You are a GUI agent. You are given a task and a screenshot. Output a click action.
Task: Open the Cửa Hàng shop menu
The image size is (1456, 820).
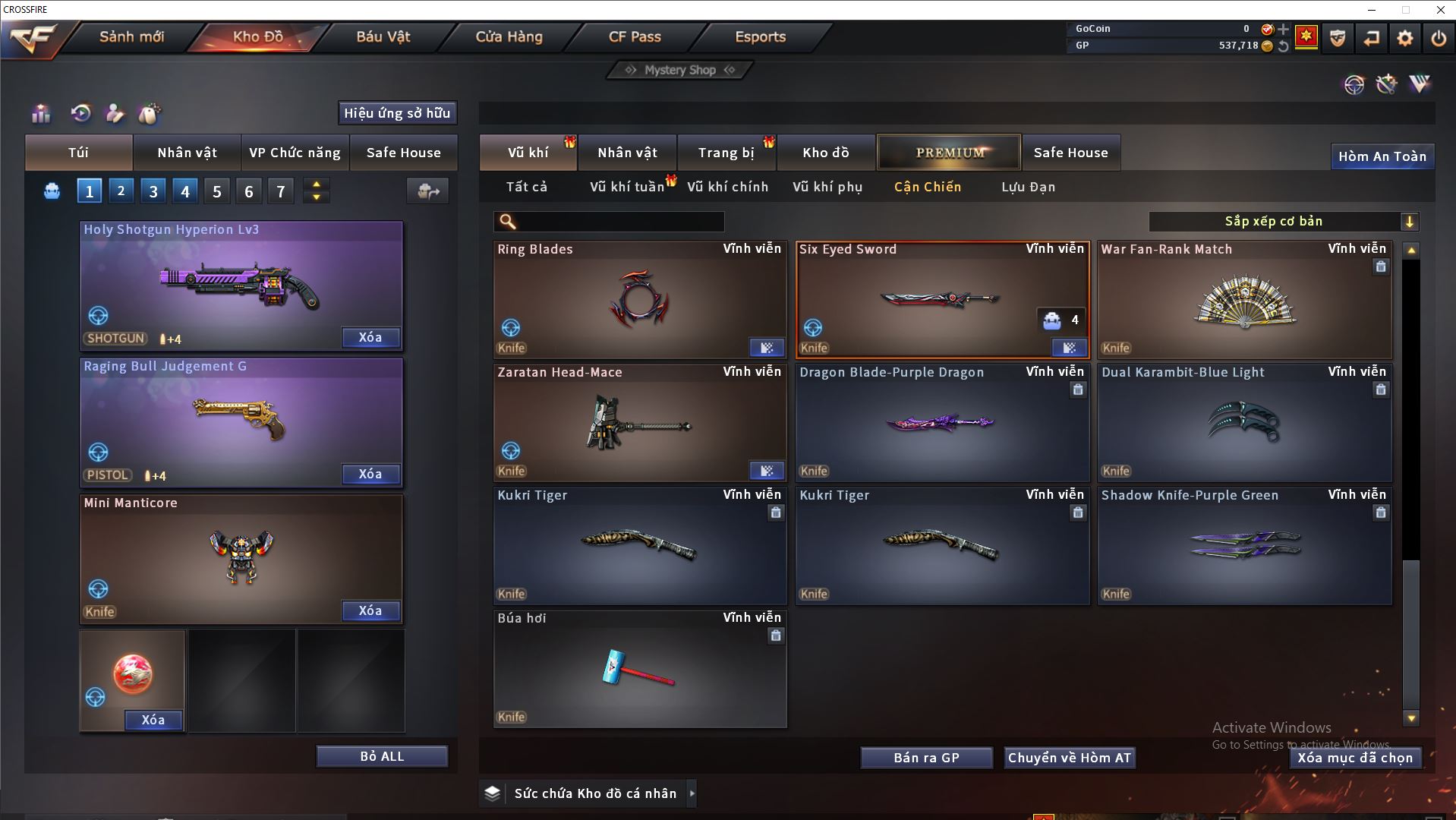coord(509,36)
